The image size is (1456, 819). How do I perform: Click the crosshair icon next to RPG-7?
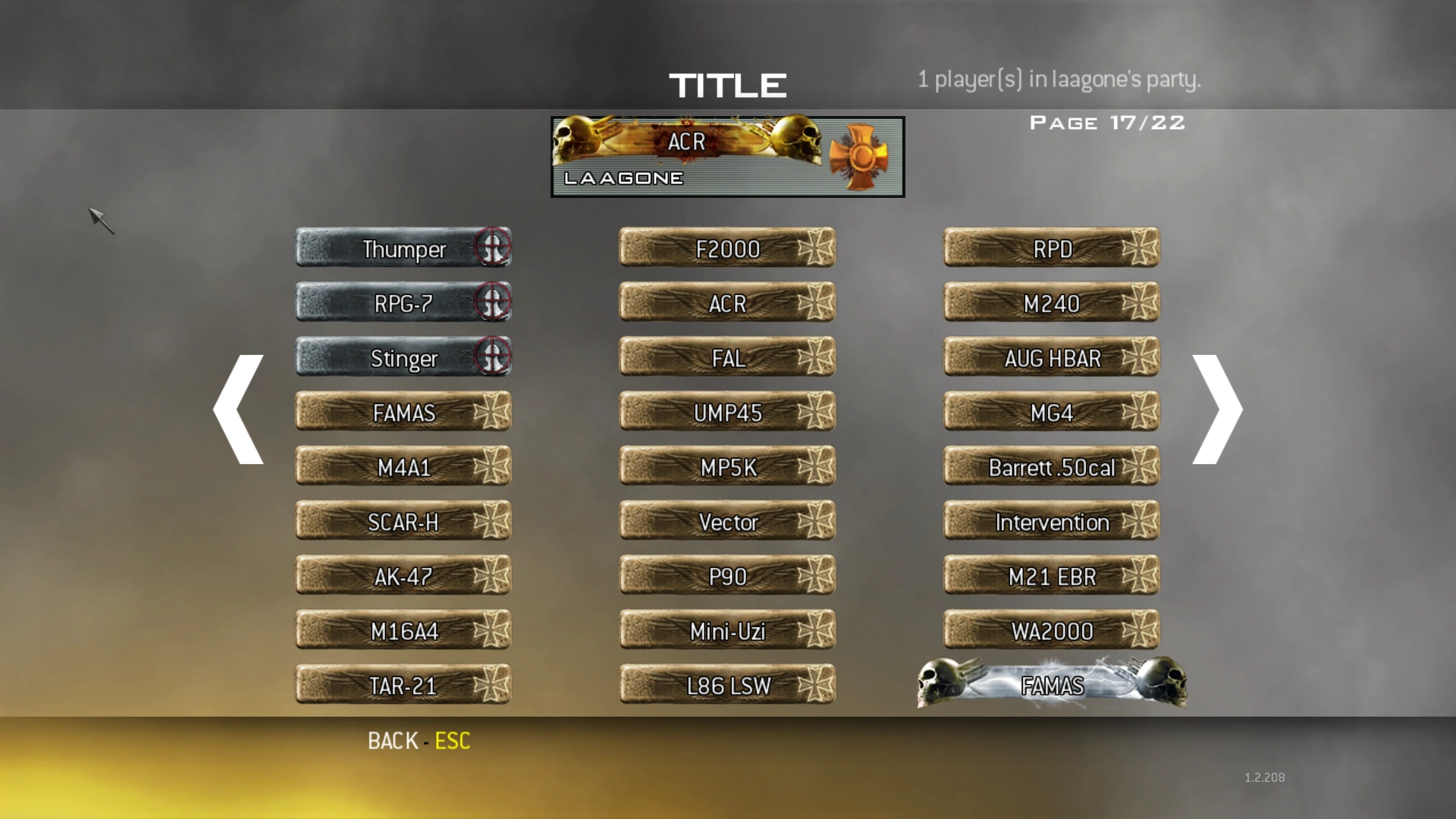click(494, 301)
